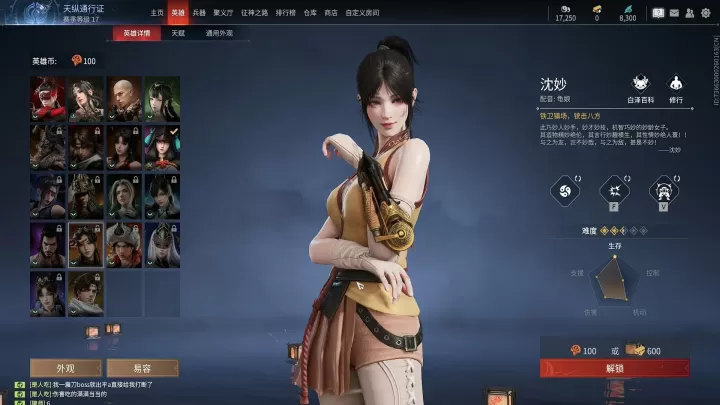This screenshot has height=405, width=720.
Task: Switch to the 天赋 talents tab
Action: pos(177,33)
